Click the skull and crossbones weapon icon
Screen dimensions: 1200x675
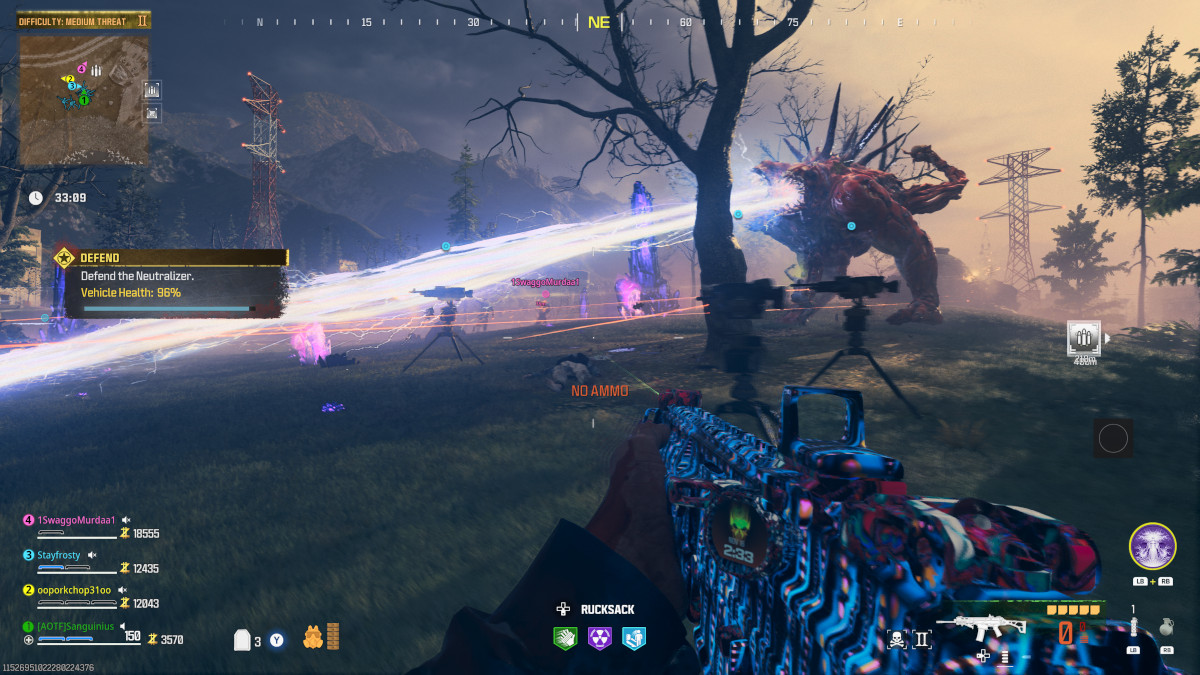pos(897,638)
